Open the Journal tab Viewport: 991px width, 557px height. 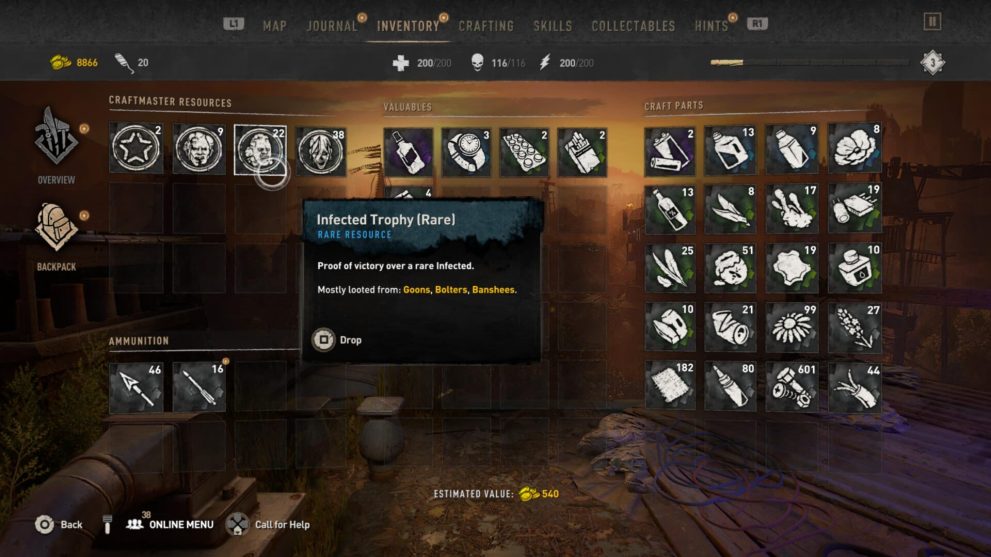tap(332, 26)
